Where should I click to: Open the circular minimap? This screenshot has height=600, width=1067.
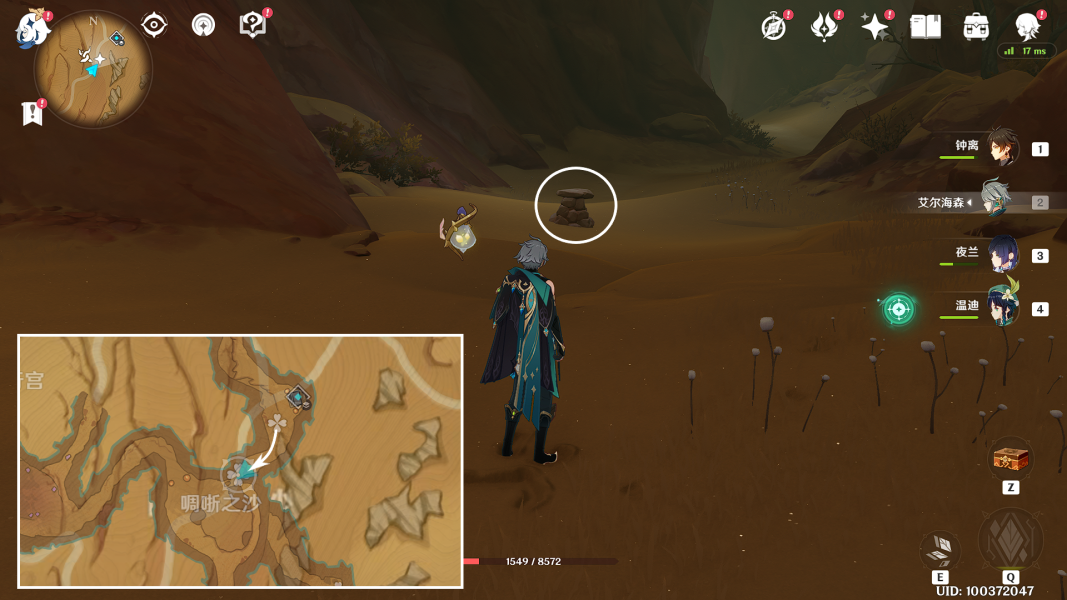coord(93,70)
